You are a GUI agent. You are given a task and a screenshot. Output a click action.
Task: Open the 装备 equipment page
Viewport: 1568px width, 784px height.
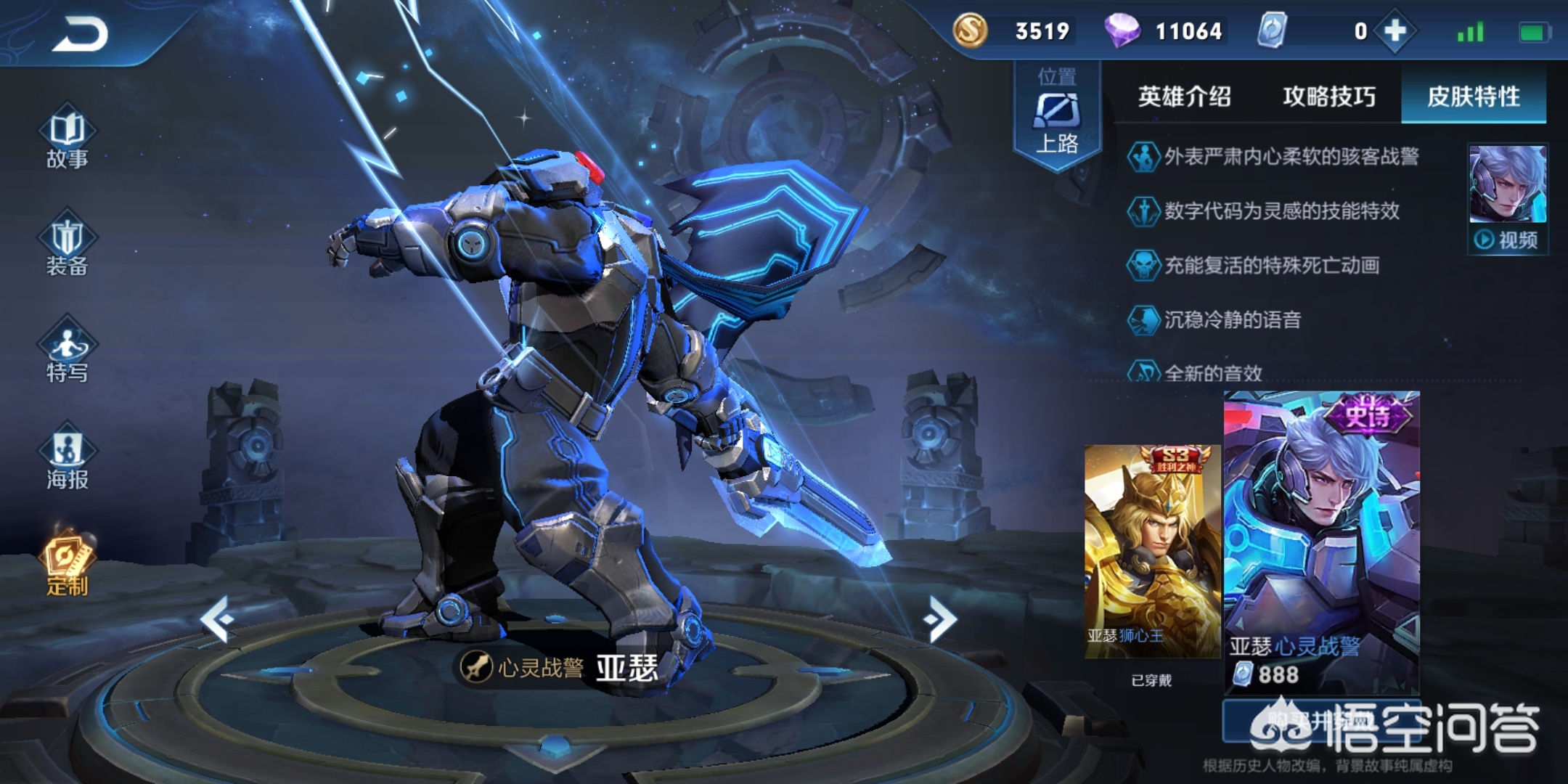coord(67,247)
